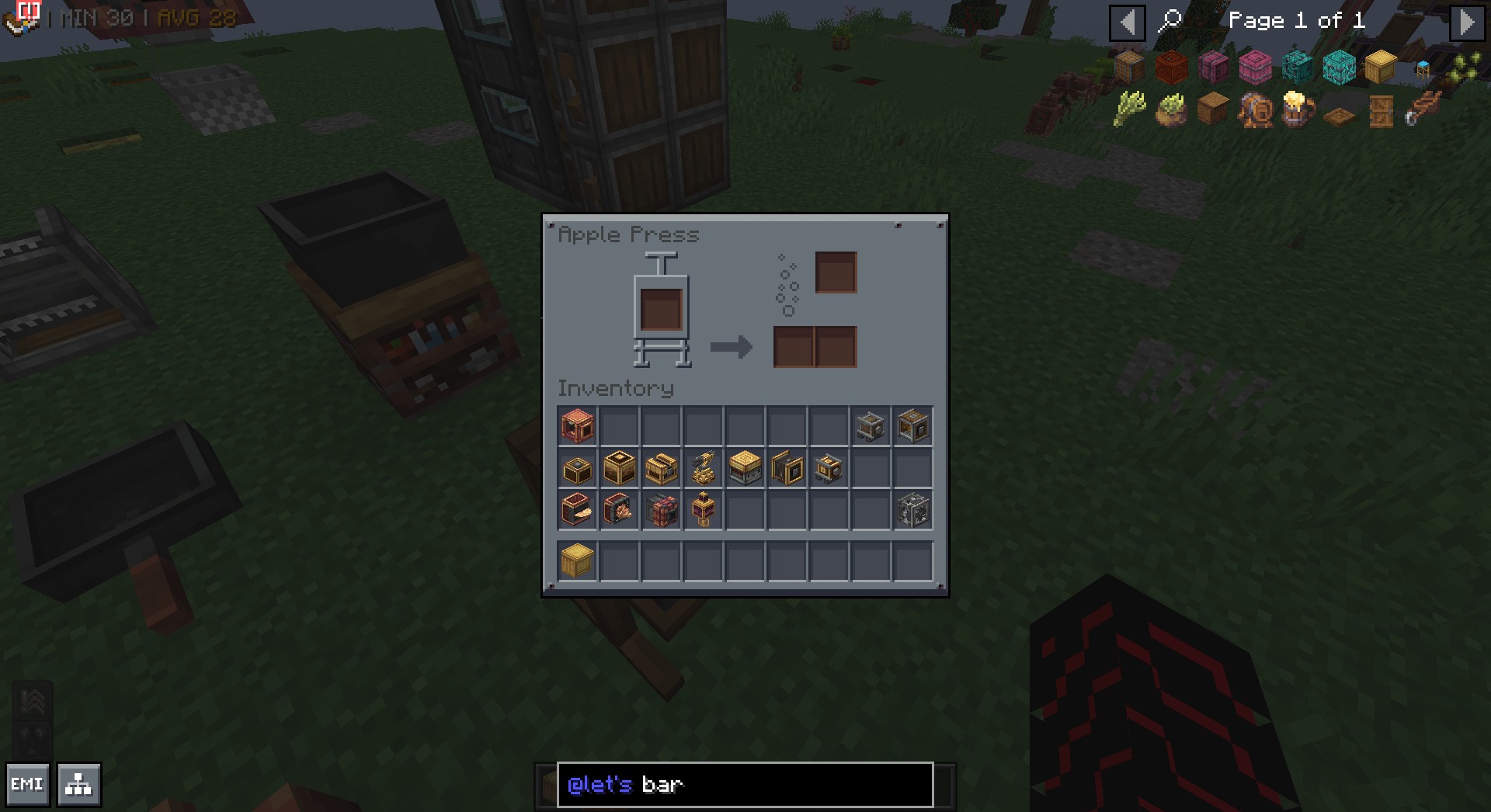Go to the previous EMI page
This screenshot has height=812, width=1491.
(1127, 23)
